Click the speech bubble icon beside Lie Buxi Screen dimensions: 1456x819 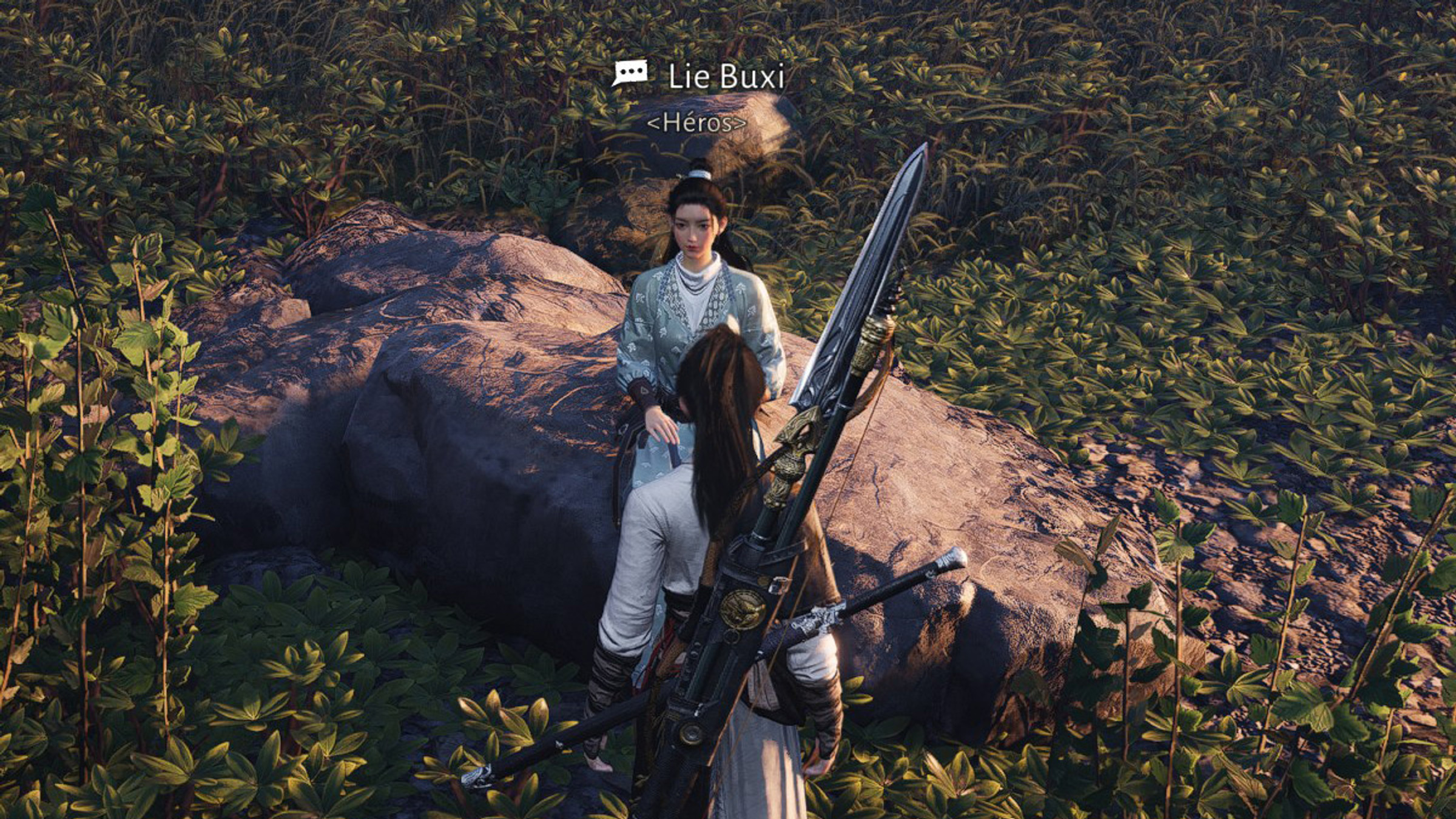pos(629,74)
